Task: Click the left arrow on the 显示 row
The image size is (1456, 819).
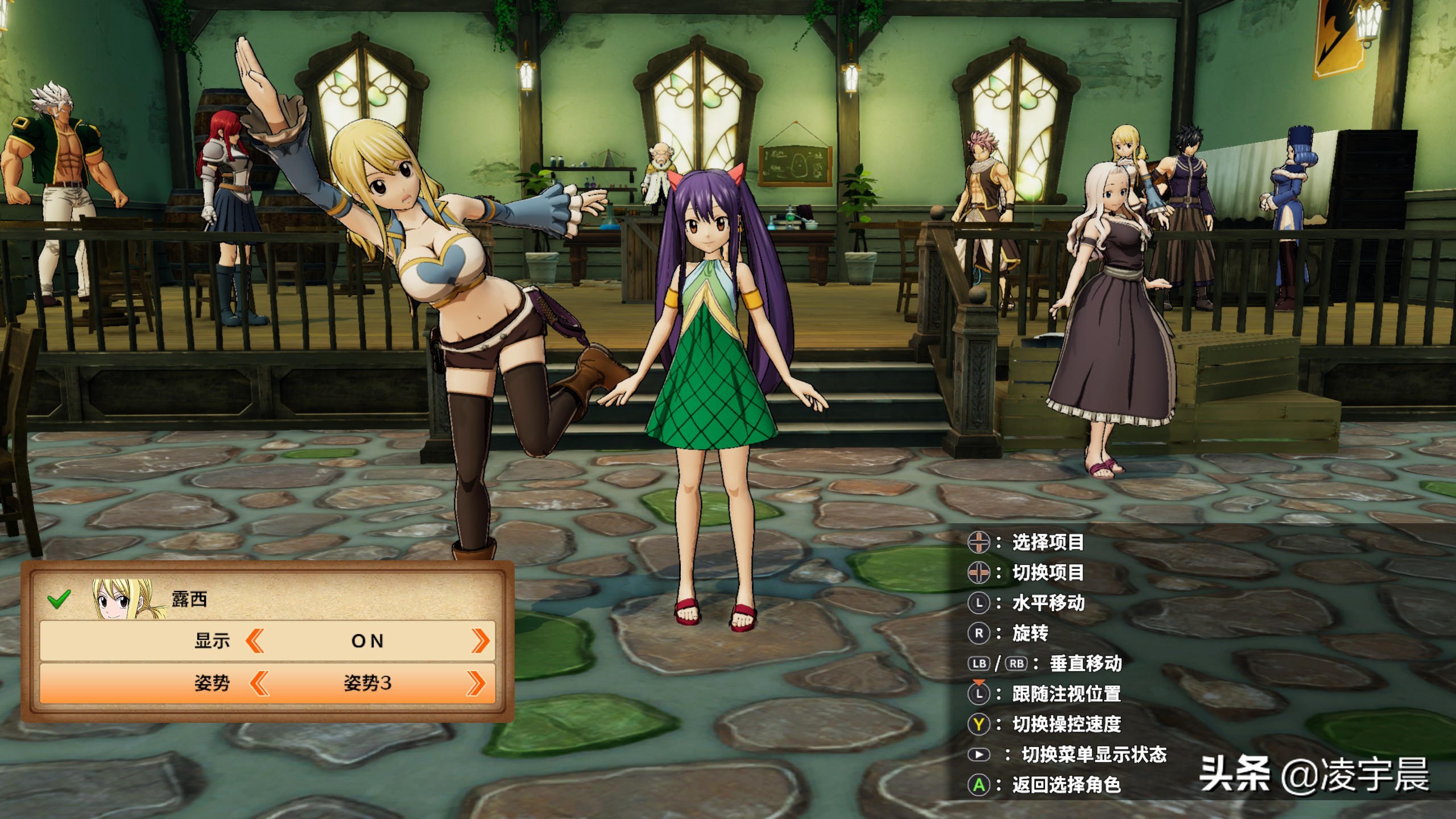Action: [x=255, y=641]
